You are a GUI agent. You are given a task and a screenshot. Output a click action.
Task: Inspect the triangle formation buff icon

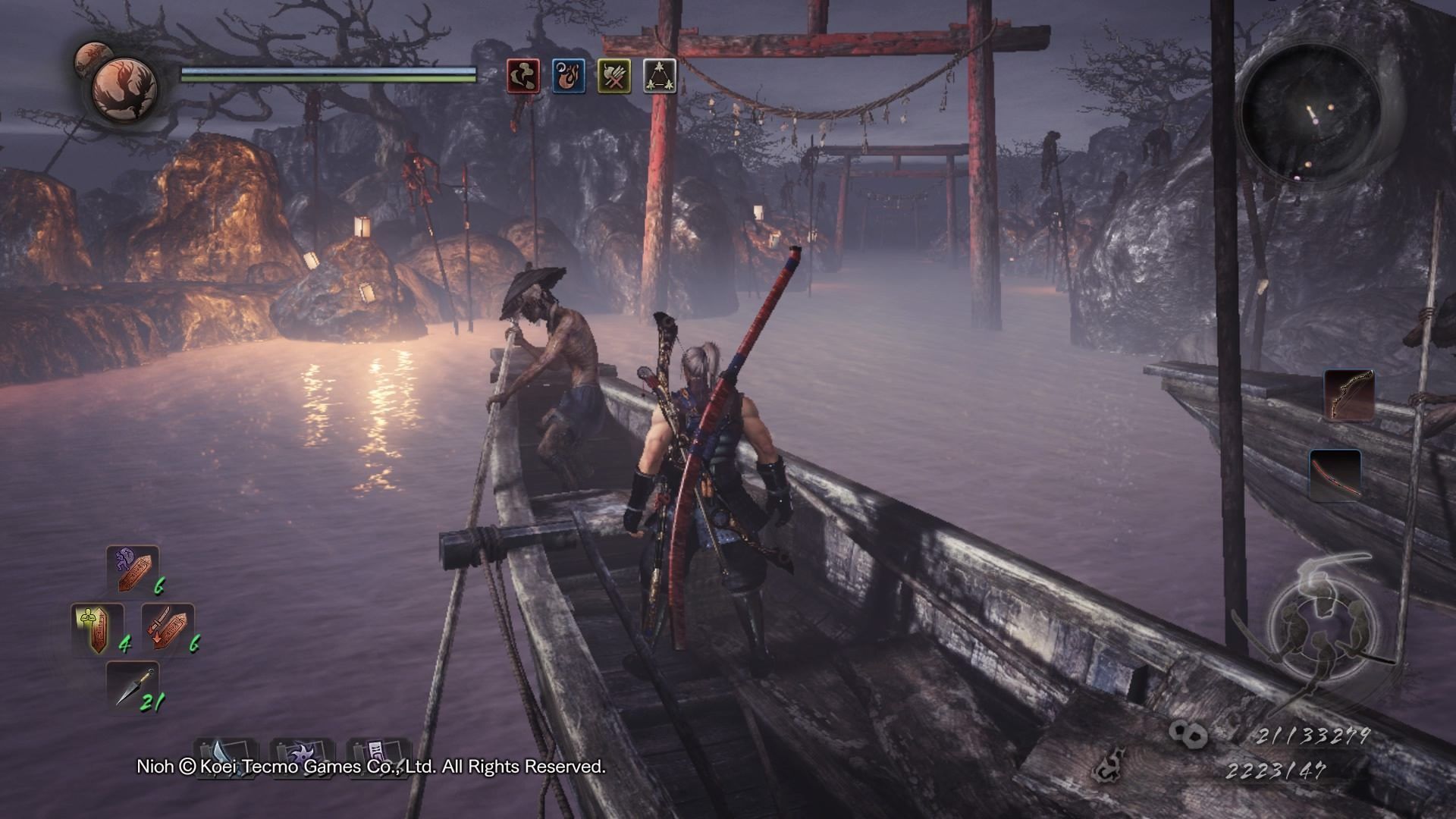660,76
